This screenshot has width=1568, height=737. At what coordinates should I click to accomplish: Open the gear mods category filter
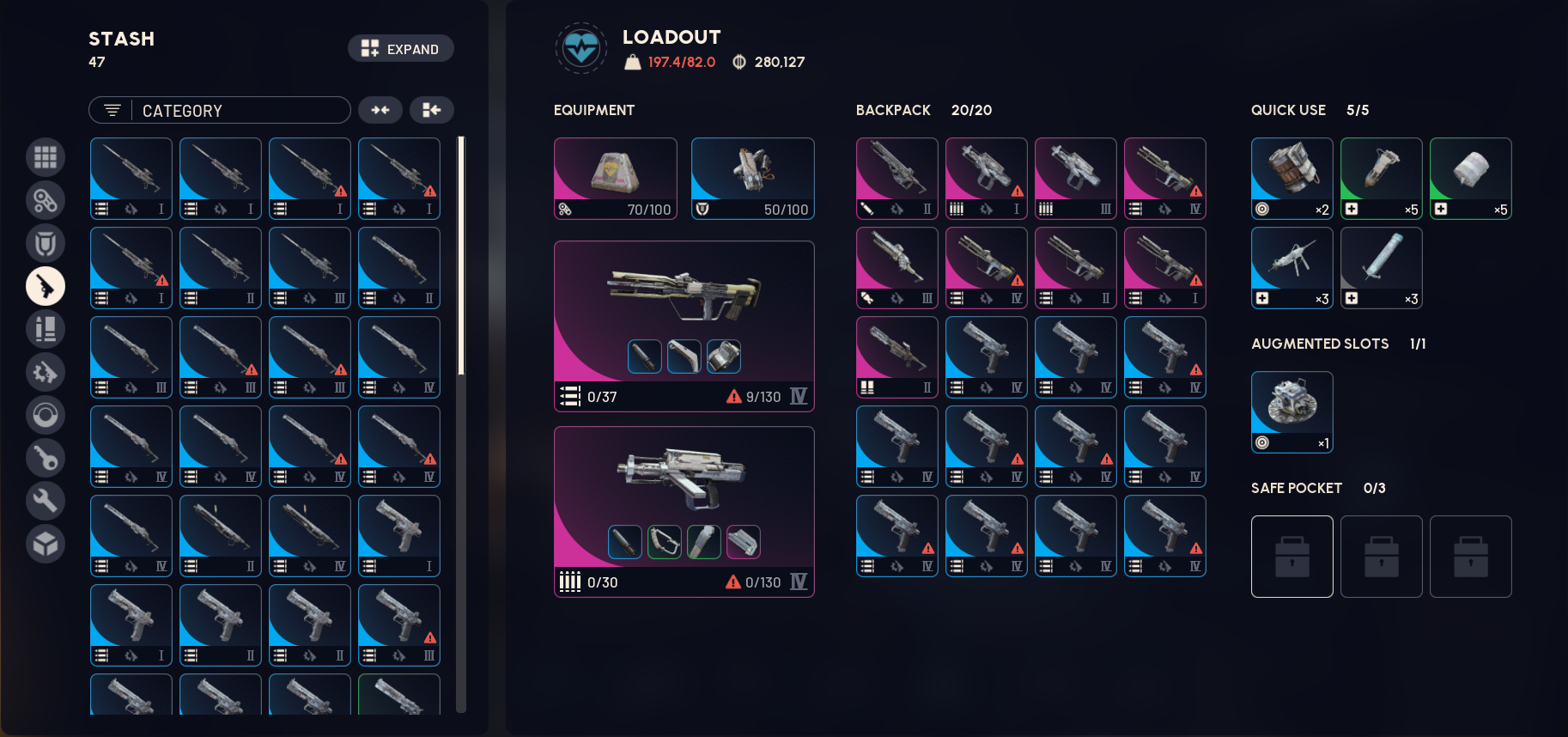(46, 372)
